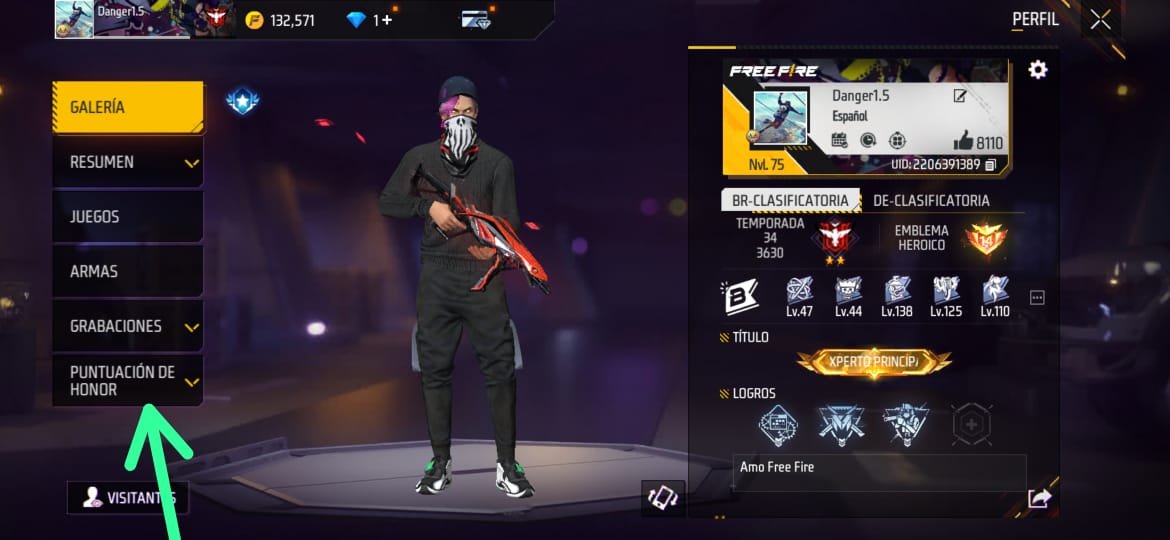The image size is (1170, 540).
Task: Open the more options ellipsis beside weapon levels
Action: 1037,297
